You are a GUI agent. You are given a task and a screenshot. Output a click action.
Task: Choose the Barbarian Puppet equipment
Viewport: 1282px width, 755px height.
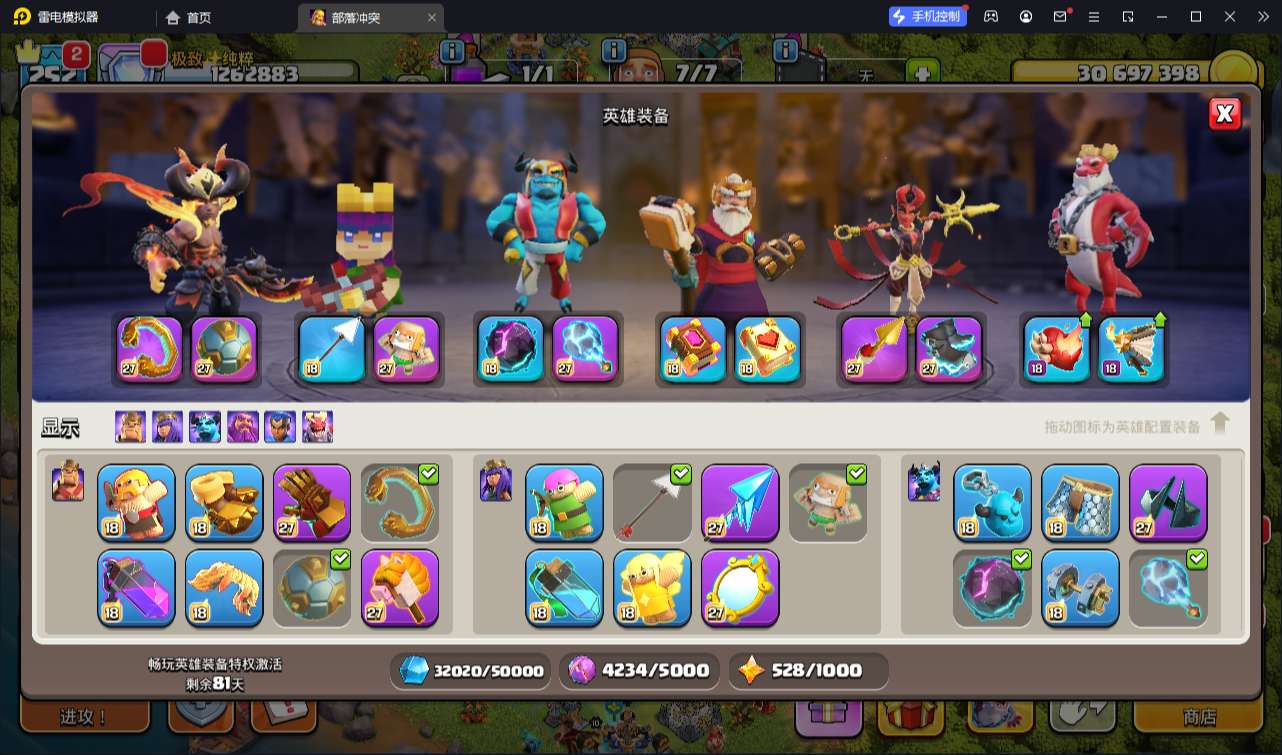136,500
